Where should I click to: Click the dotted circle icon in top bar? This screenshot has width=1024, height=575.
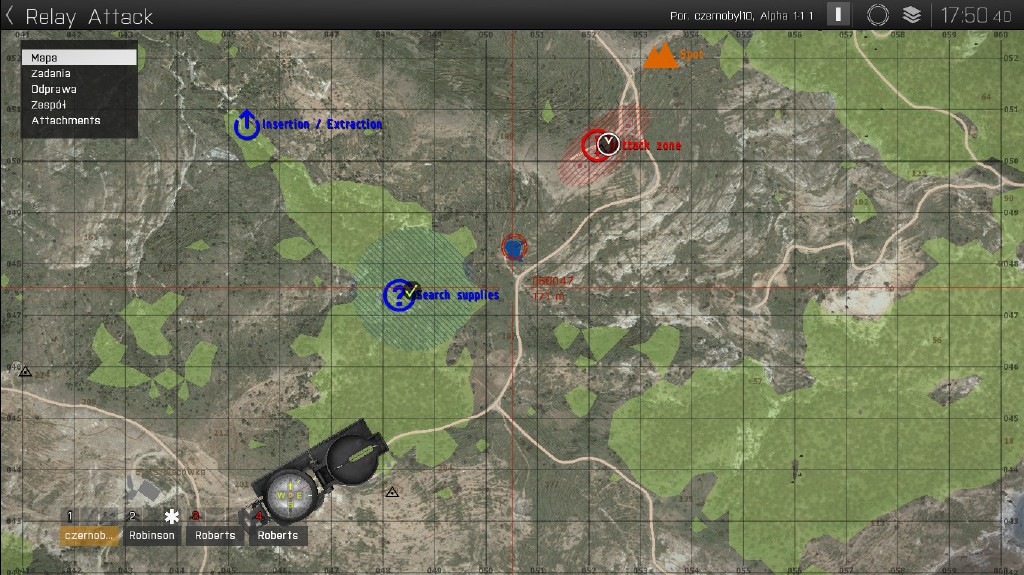pos(877,15)
